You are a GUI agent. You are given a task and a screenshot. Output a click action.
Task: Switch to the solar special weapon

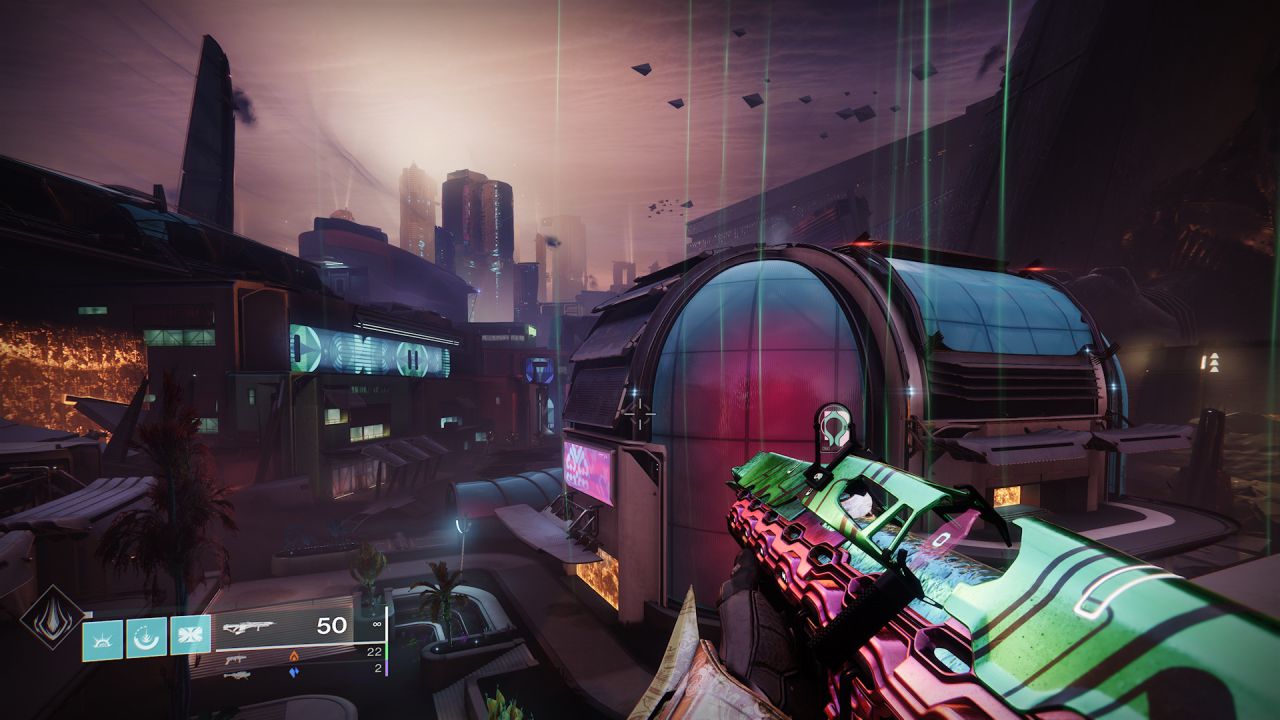(238, 658)
